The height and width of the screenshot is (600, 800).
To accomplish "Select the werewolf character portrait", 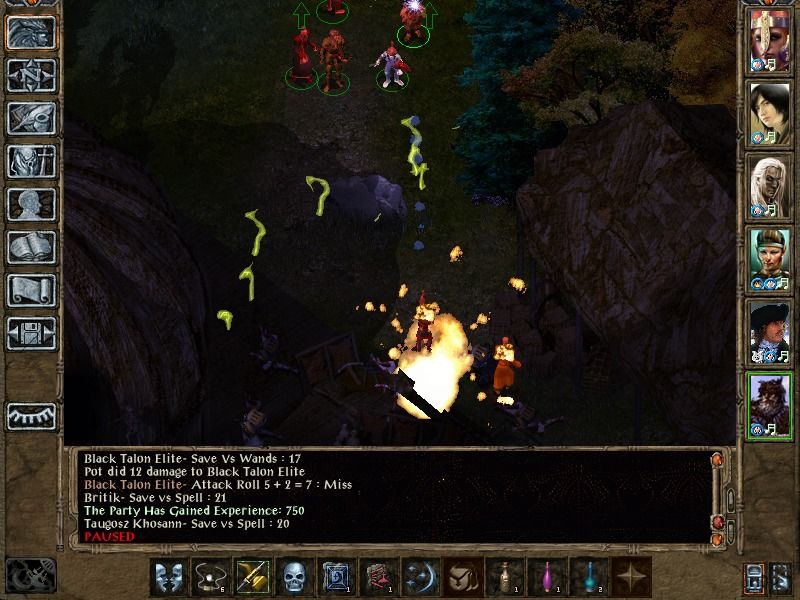I will pos(771,404).
